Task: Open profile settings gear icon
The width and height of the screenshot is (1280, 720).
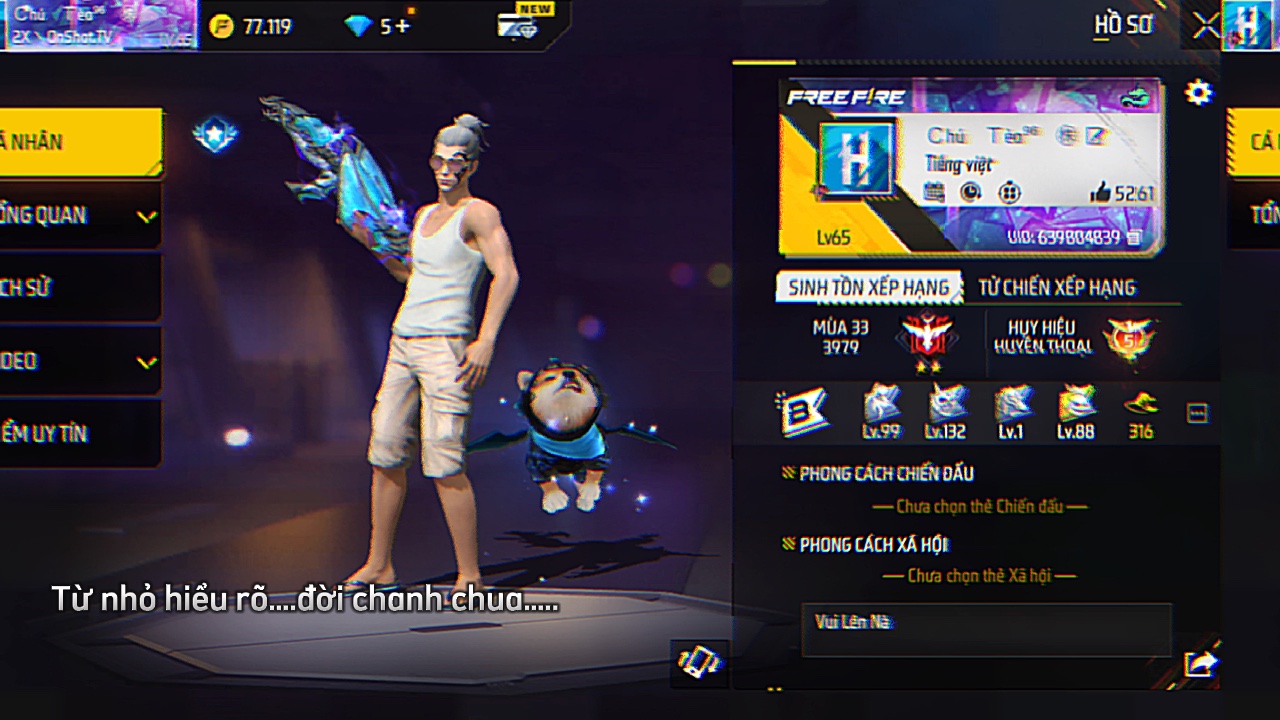Action: [1198, 93]
